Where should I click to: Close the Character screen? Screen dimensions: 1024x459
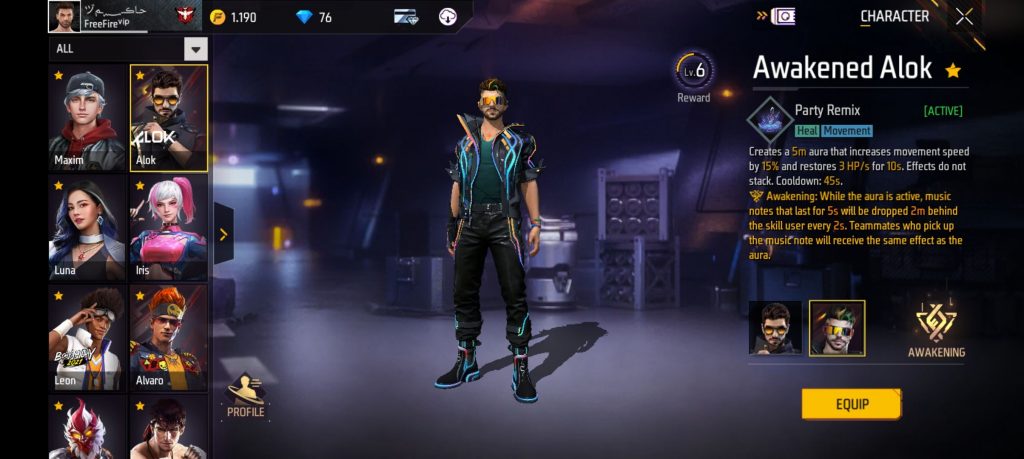[964, 16]
